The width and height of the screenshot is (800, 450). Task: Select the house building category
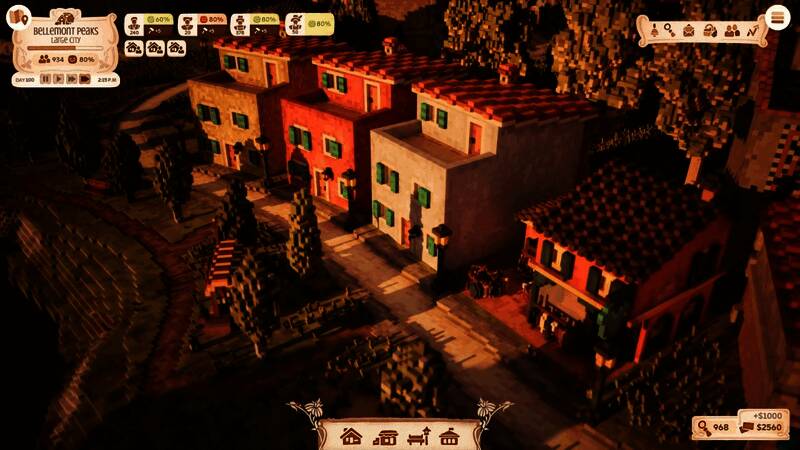pyautogui.click(x=350, y=436)
